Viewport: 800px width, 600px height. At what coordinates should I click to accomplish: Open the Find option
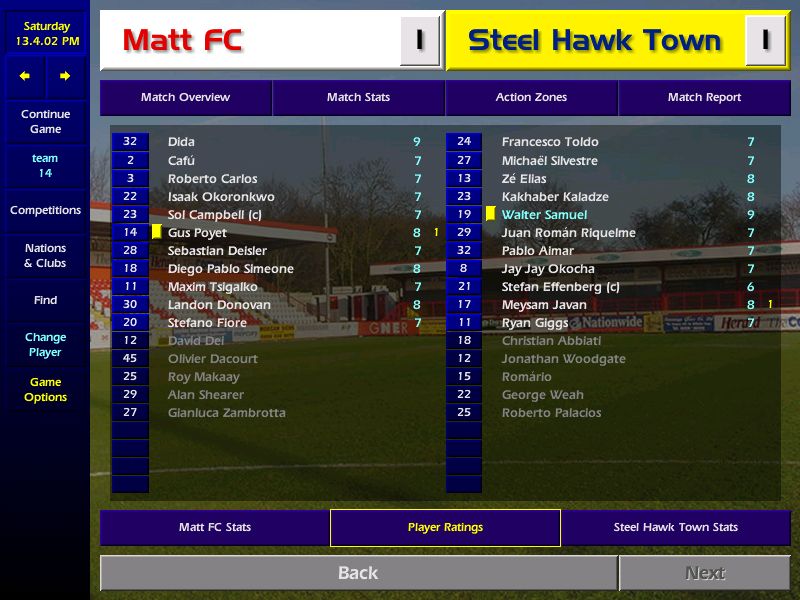[45, 300]
